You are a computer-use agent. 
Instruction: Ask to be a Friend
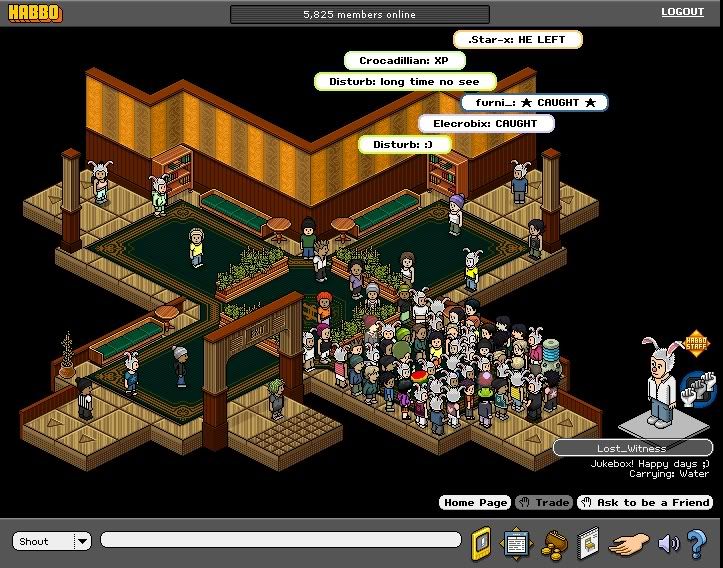[x=645, y=502]
